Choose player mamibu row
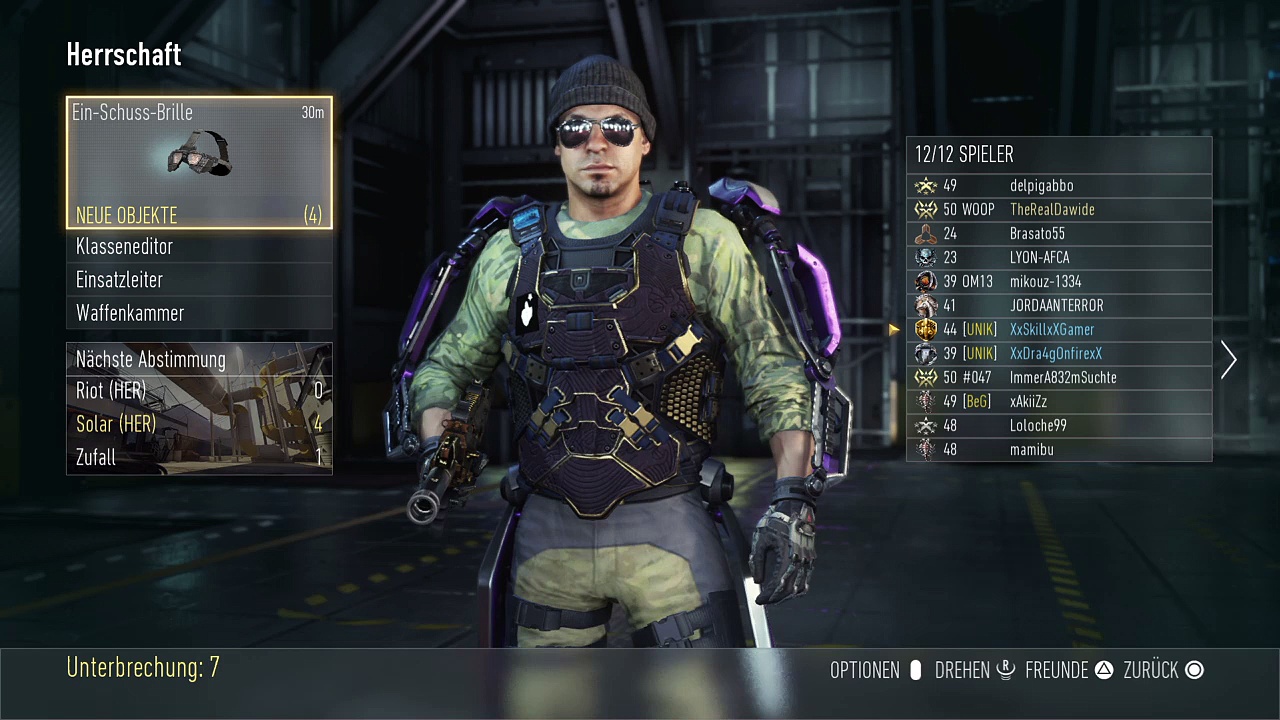 point(1059,450)
